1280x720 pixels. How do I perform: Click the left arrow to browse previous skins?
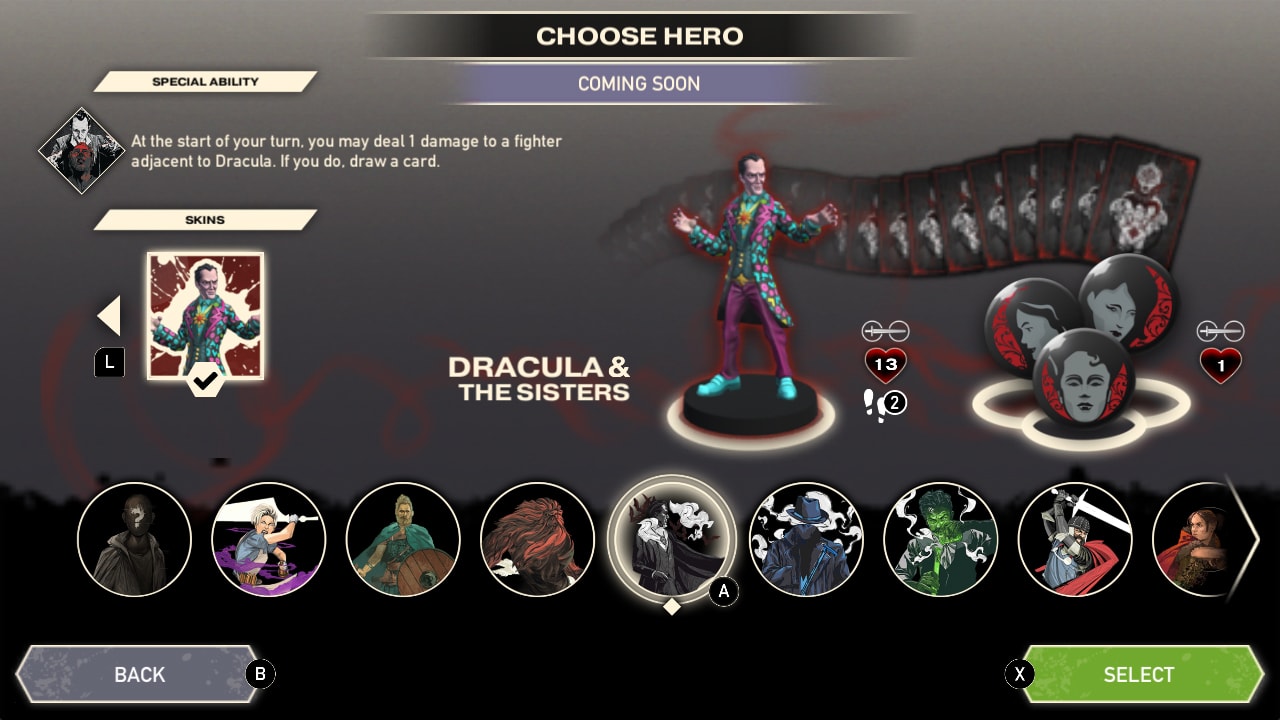(108, 315)
